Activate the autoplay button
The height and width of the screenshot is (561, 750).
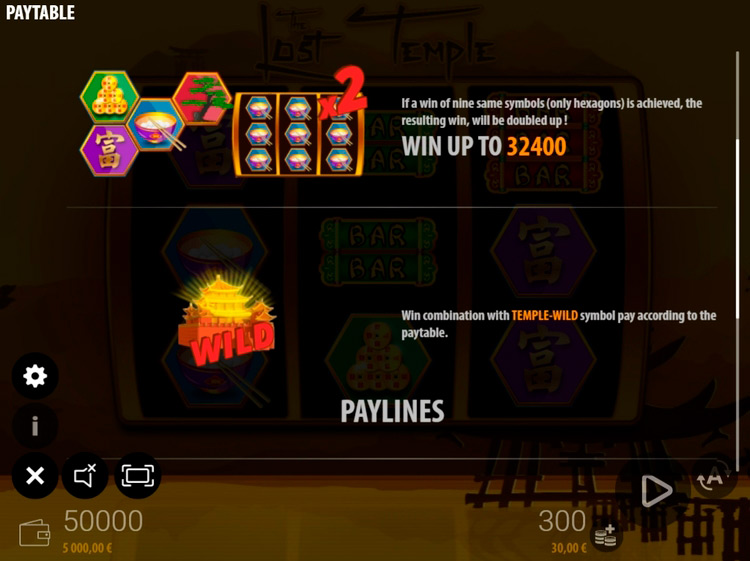click(712, 477)
